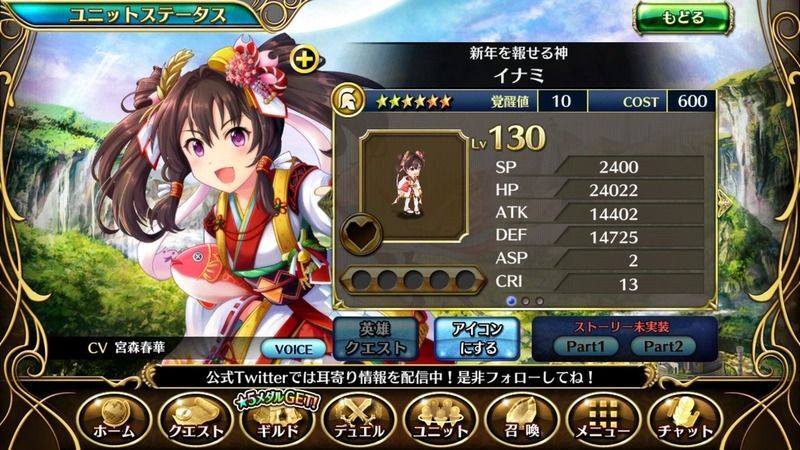The image size is (800, 450).
Task: Open the チャット chat
Action: pyautogui.click(x=682, y=417)
